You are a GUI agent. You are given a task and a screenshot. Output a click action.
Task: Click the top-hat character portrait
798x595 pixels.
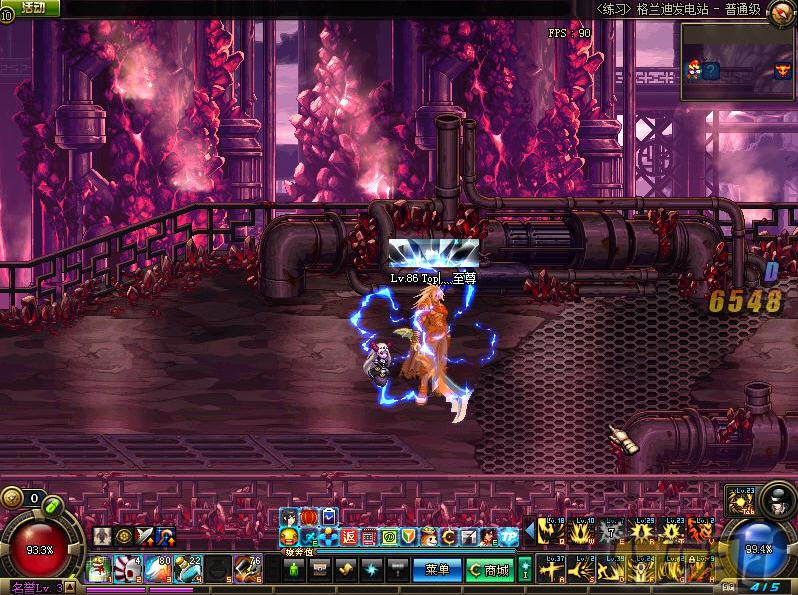coord(776,498)
